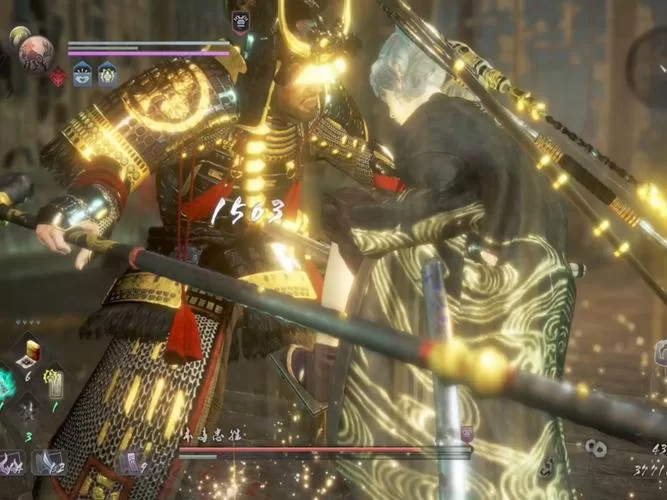Activate the glowing teal shortcut item
Screen dimensions: 667x500
coord(5,384)
